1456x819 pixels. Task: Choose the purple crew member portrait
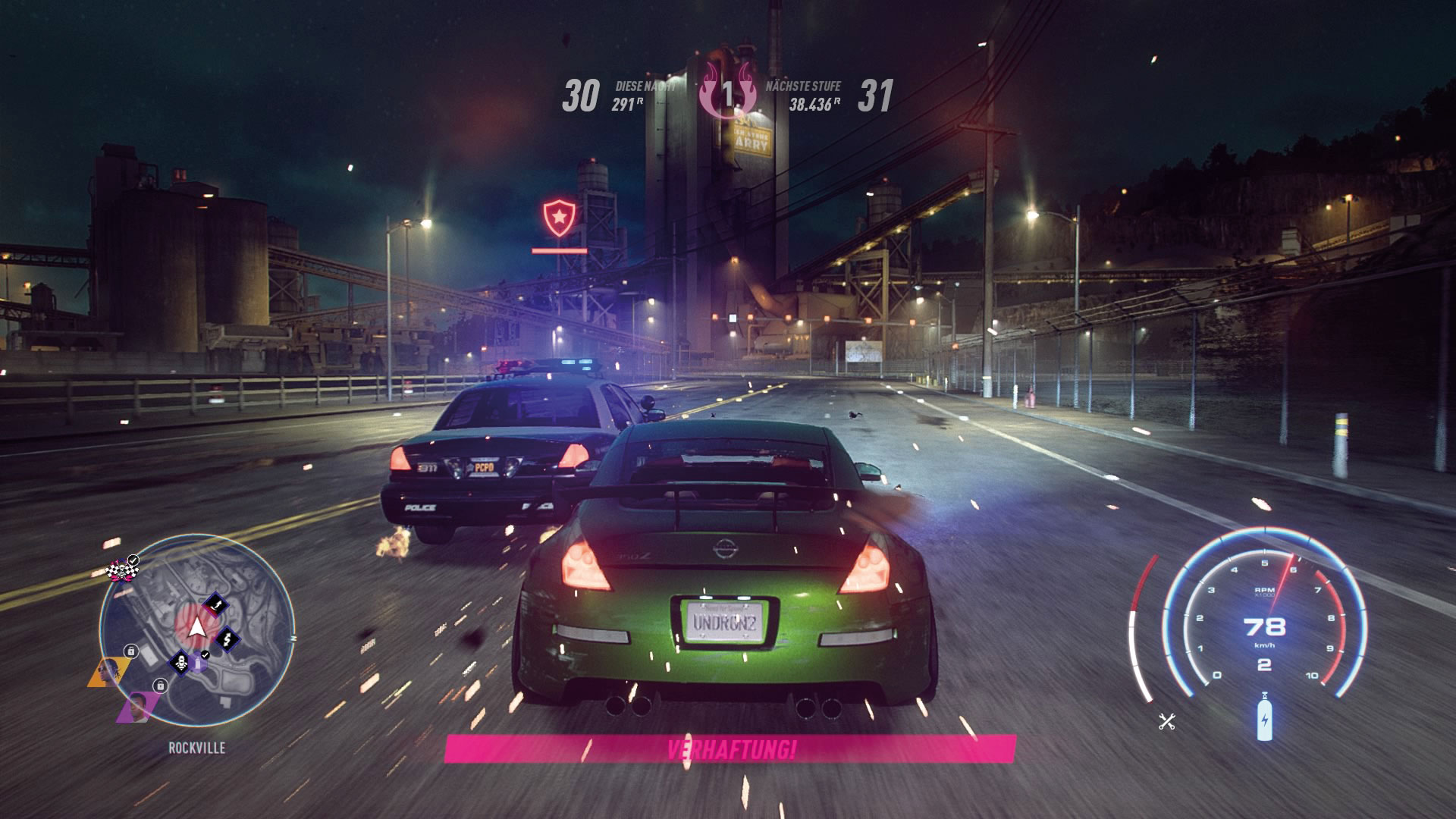click(136, 708)
